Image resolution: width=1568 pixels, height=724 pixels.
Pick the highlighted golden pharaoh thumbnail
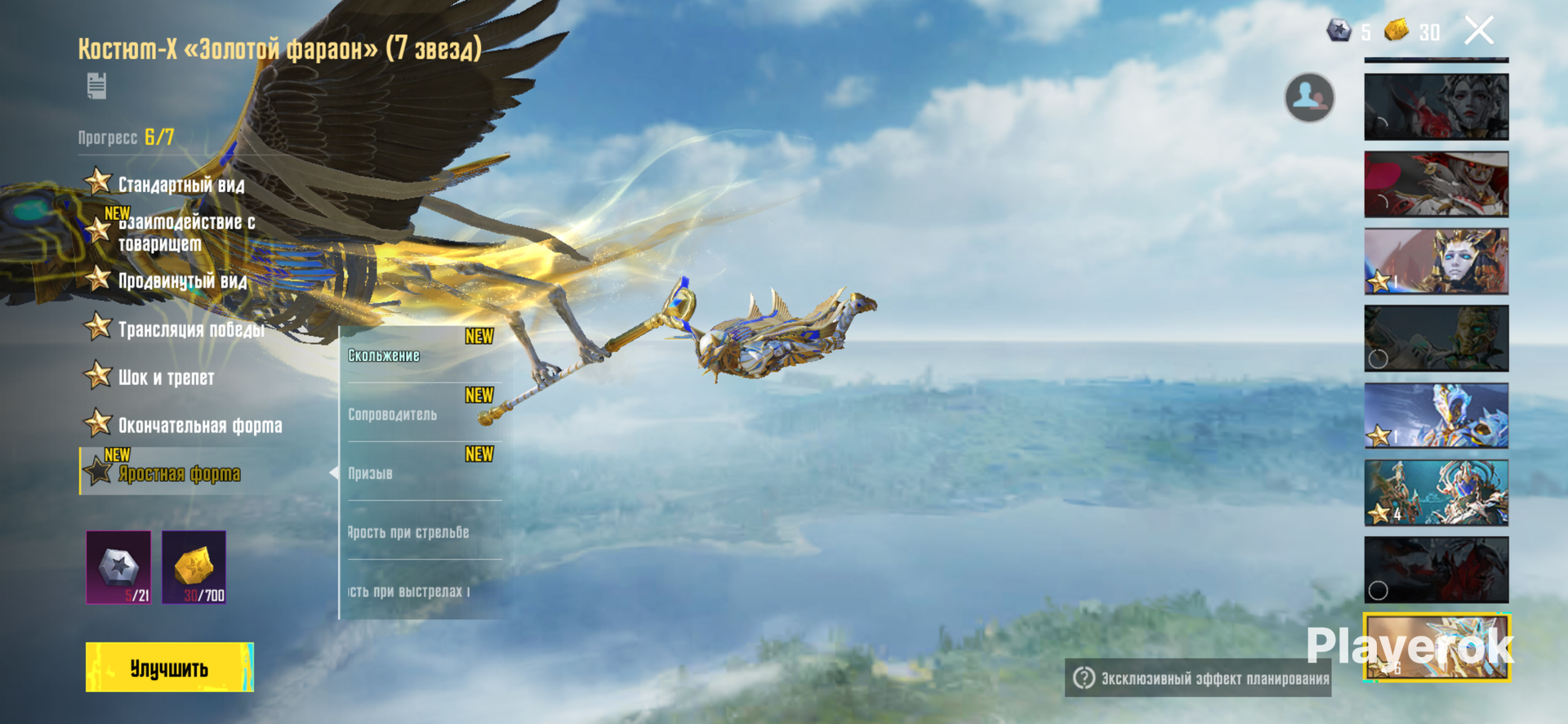(1436, 647)
